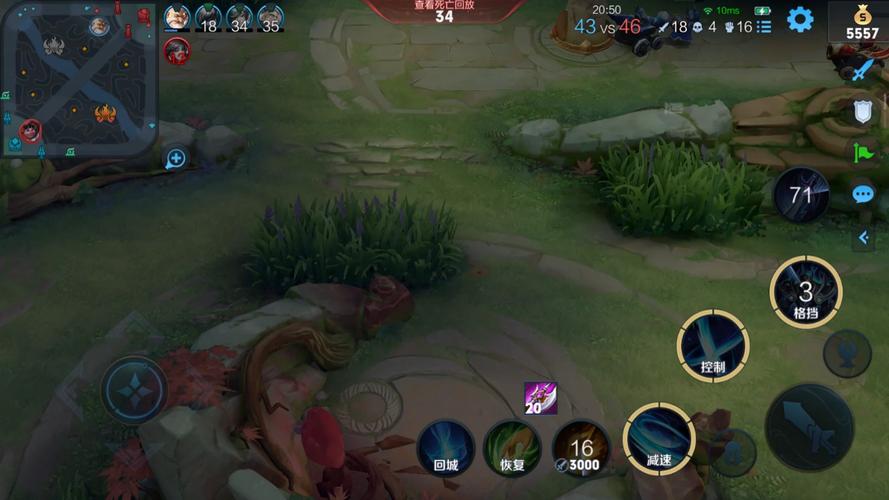Click the plus button below the minimap
The image size is (889, 500).
176,158
